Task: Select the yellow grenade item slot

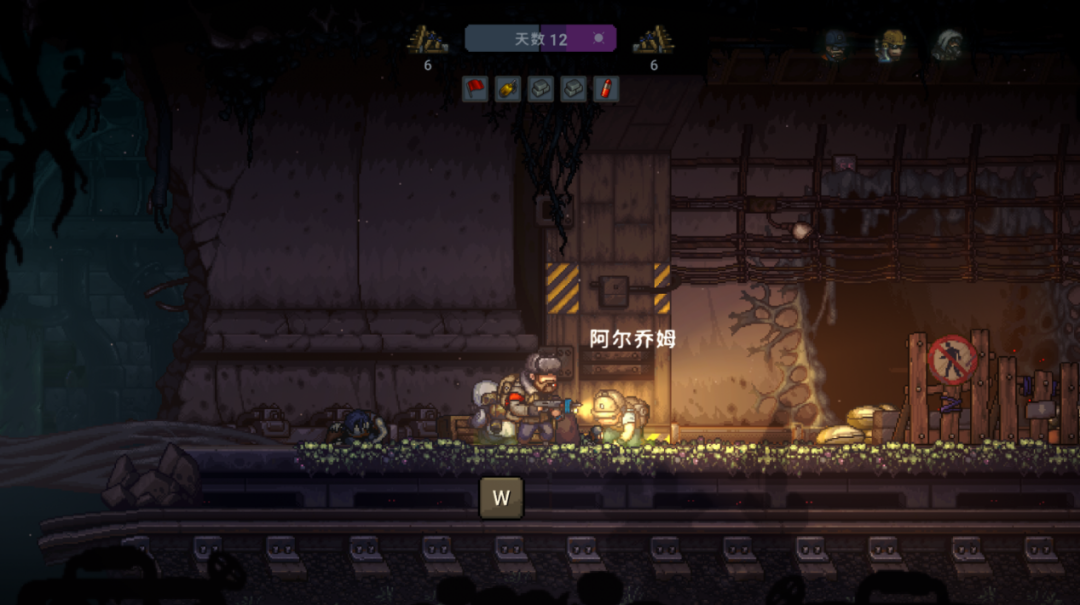Action: point(508,89)
